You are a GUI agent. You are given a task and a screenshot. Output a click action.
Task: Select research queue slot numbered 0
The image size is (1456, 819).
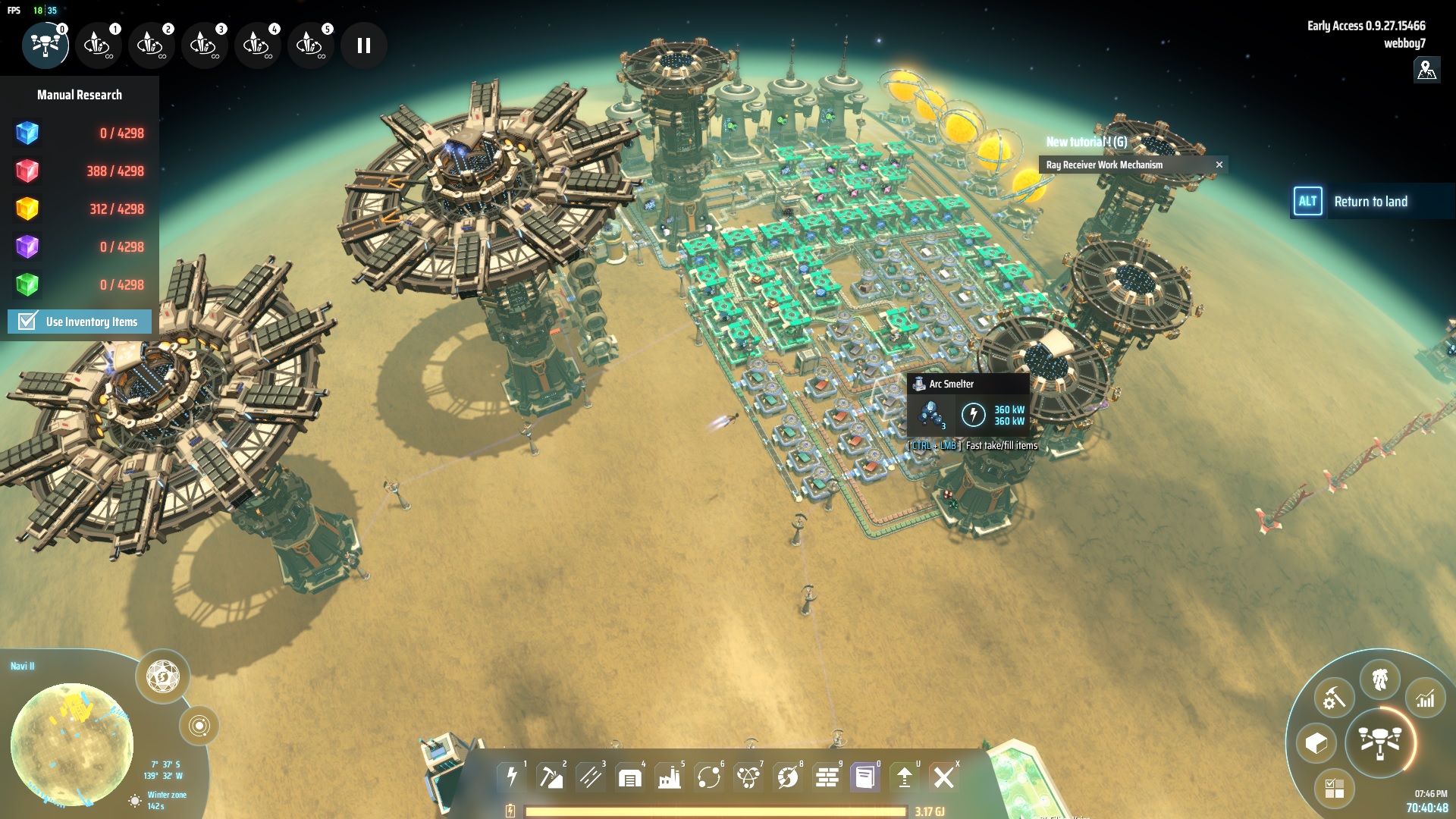pos(45,45)
